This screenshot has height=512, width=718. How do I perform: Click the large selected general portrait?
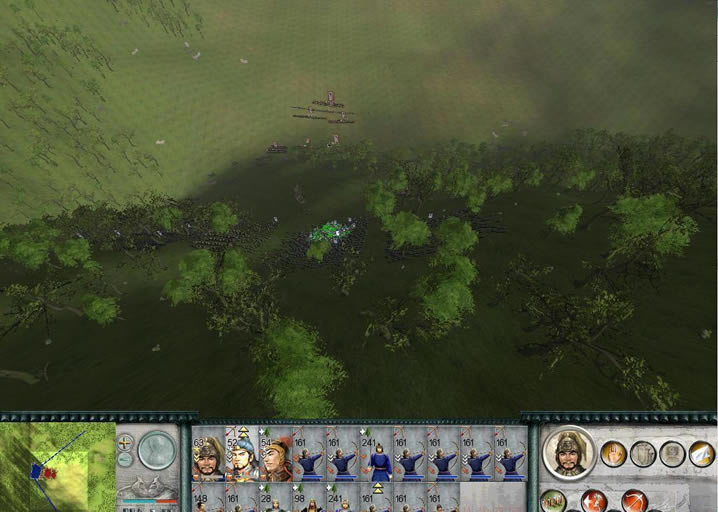point(568,455)
